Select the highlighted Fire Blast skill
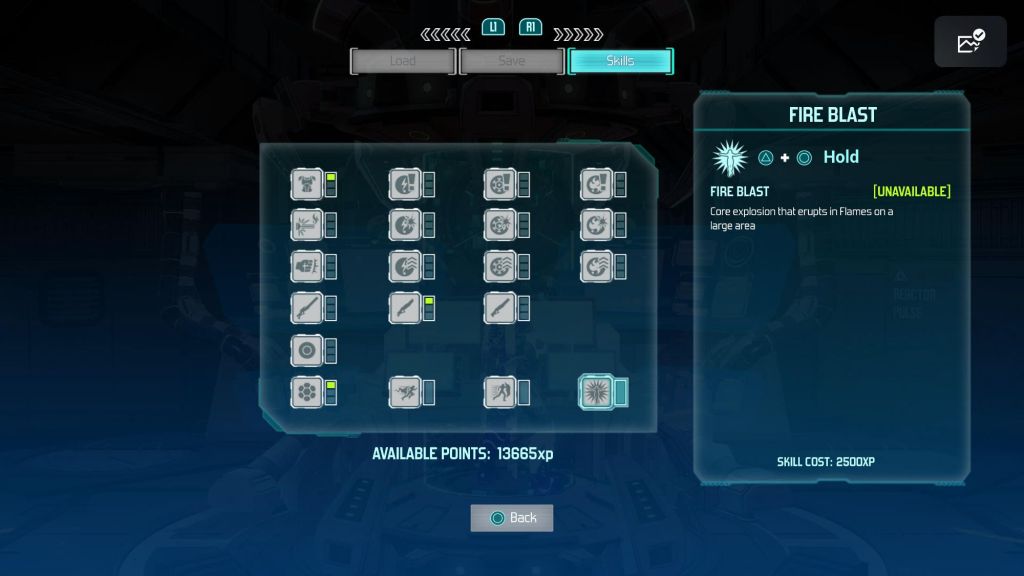Viewport: 1024px width, 576px height. tap(597, 392)
